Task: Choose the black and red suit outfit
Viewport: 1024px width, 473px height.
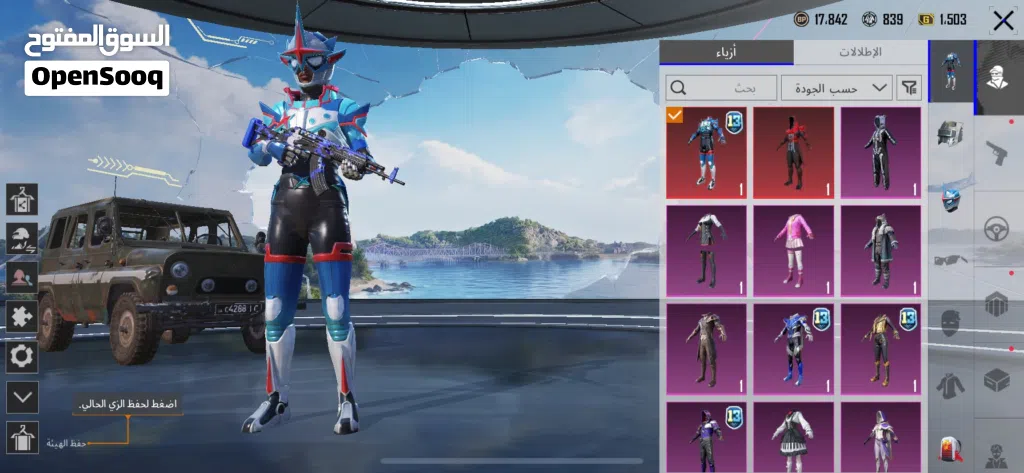Action: pos(793,153)
